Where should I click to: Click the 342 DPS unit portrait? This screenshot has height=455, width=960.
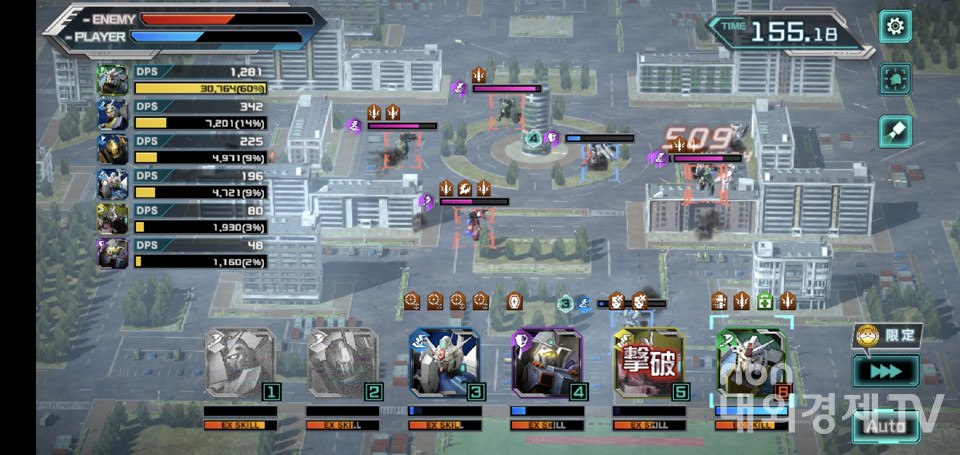112,115
